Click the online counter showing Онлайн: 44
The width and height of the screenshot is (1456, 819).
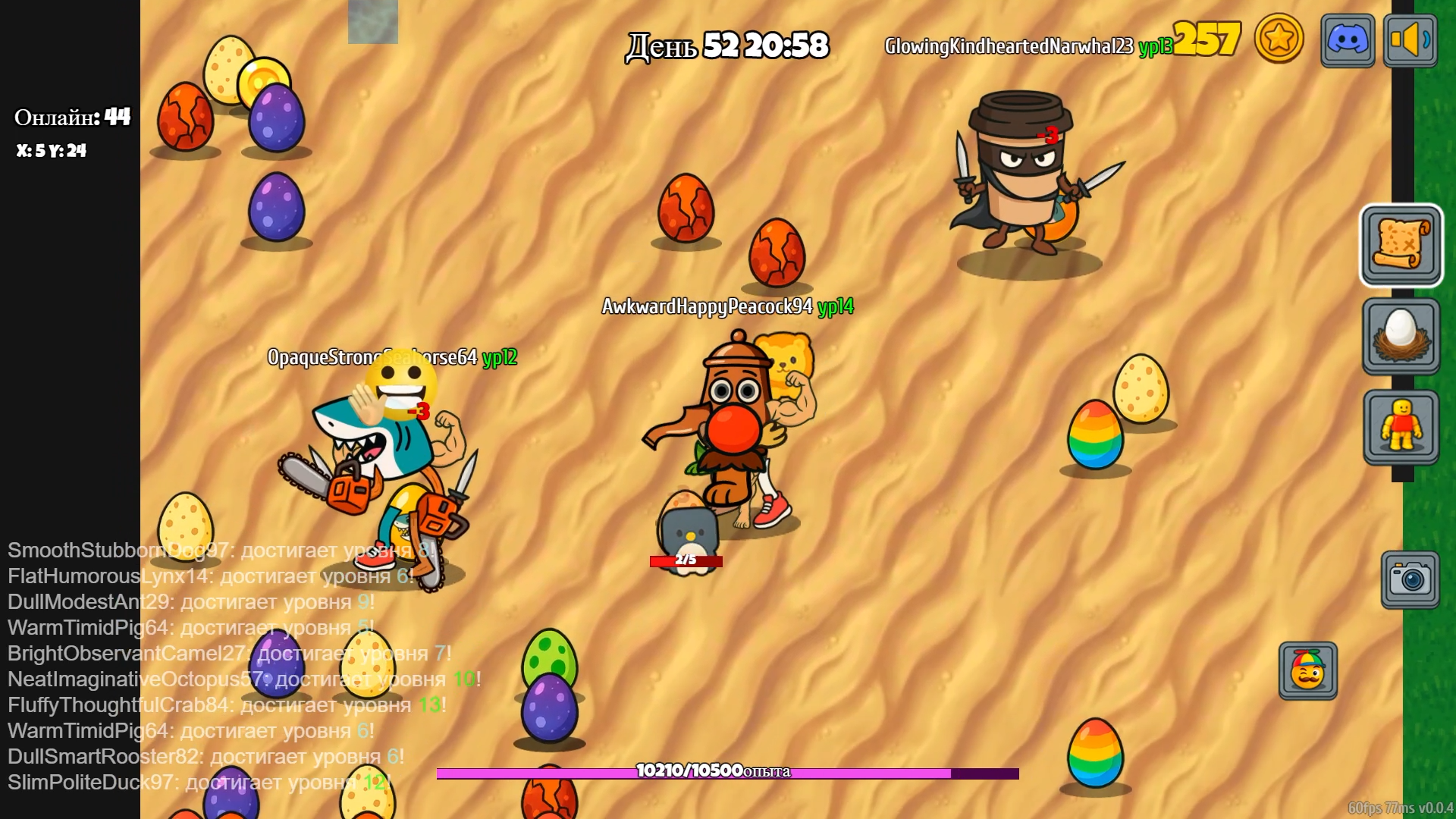(72, 115)
